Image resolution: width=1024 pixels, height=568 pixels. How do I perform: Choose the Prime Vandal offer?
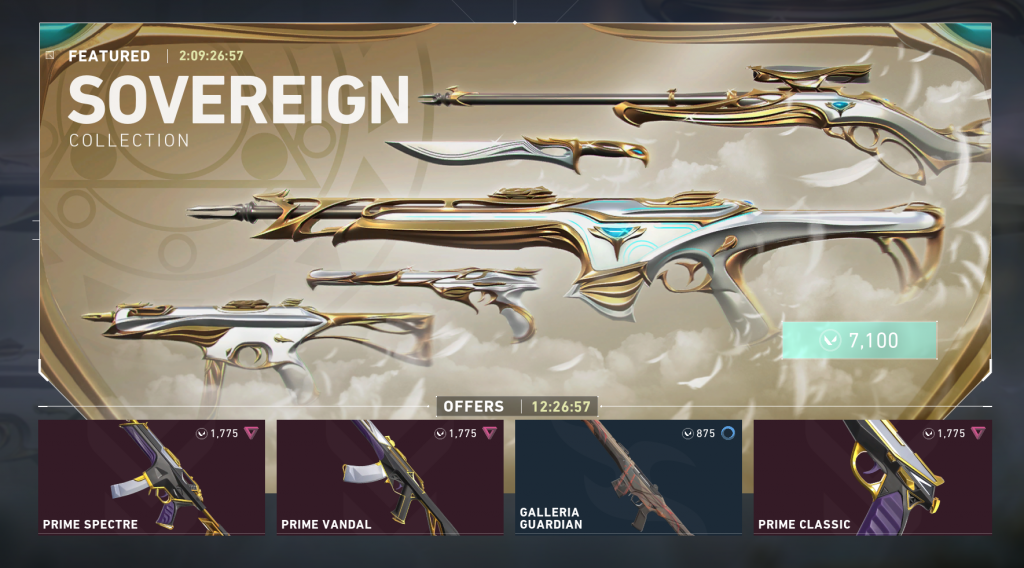[x=390, y=477]
